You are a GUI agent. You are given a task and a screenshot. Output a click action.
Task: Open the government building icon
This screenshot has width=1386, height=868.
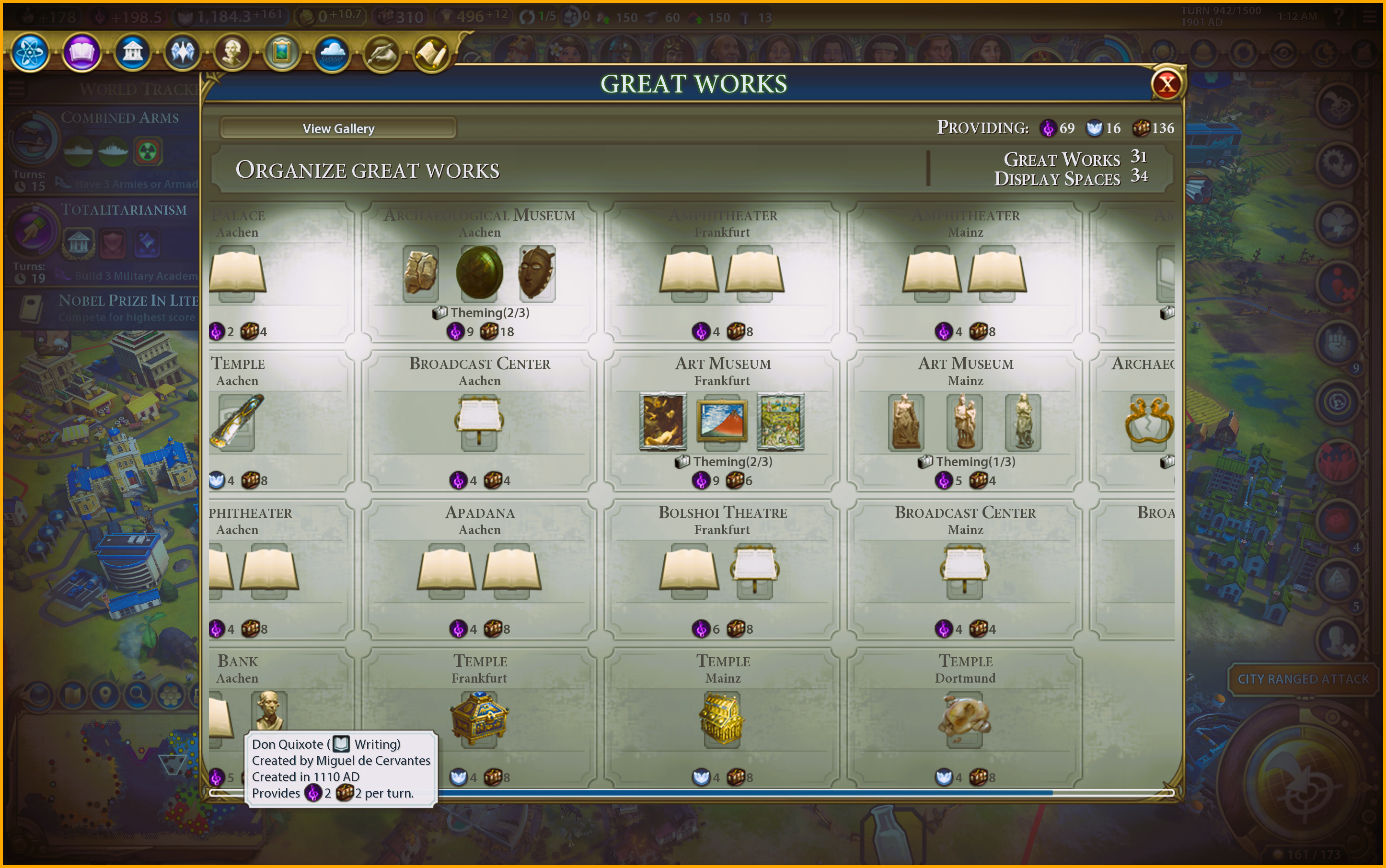tap(132, 53)
